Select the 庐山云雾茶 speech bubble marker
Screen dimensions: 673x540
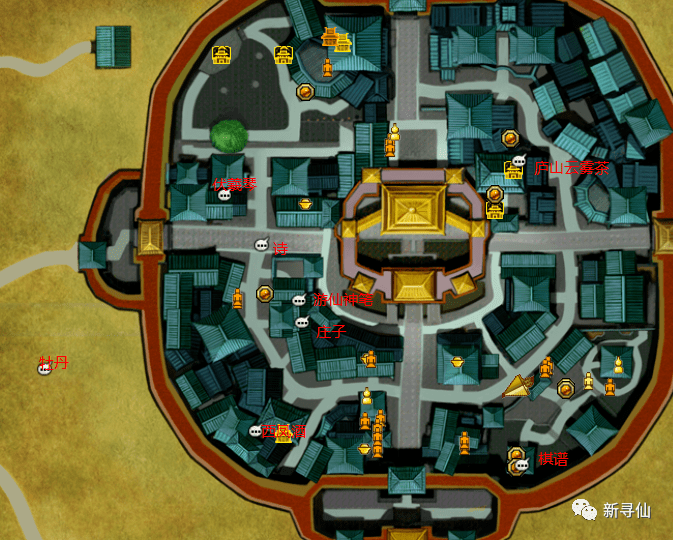[x=518, y=161]
